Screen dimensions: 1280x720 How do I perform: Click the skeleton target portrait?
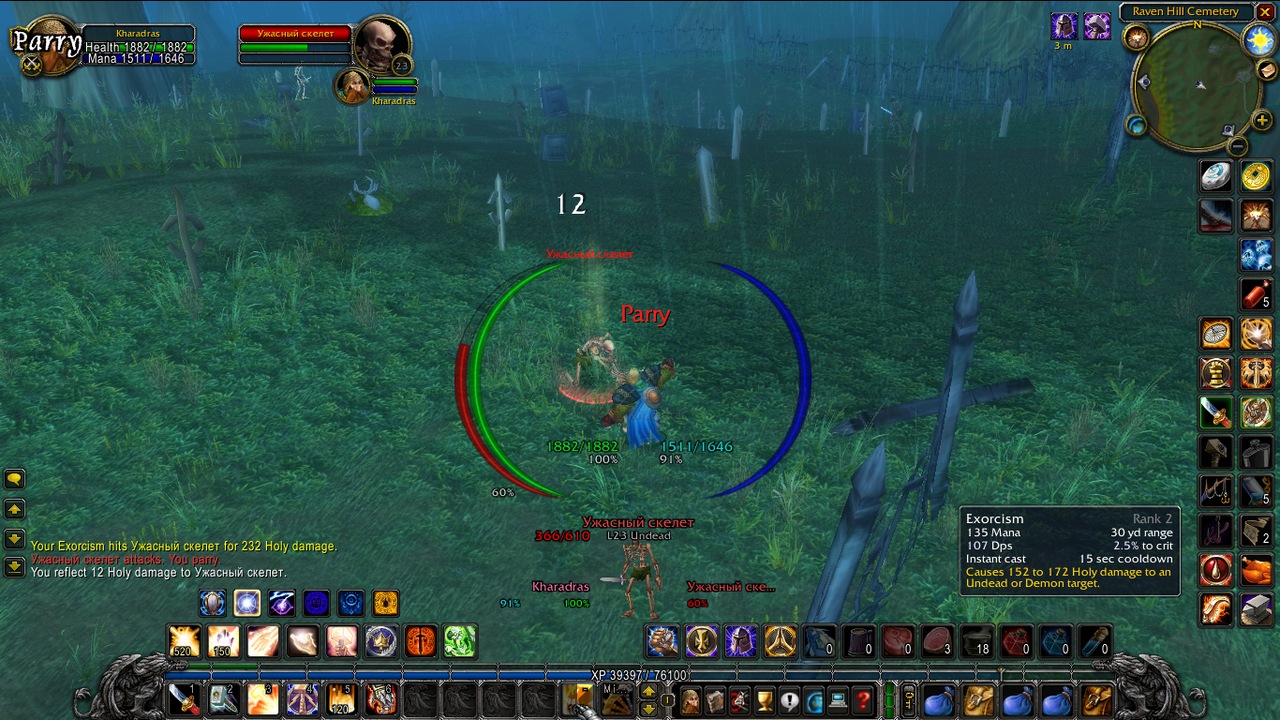click(x=382, y=45)
